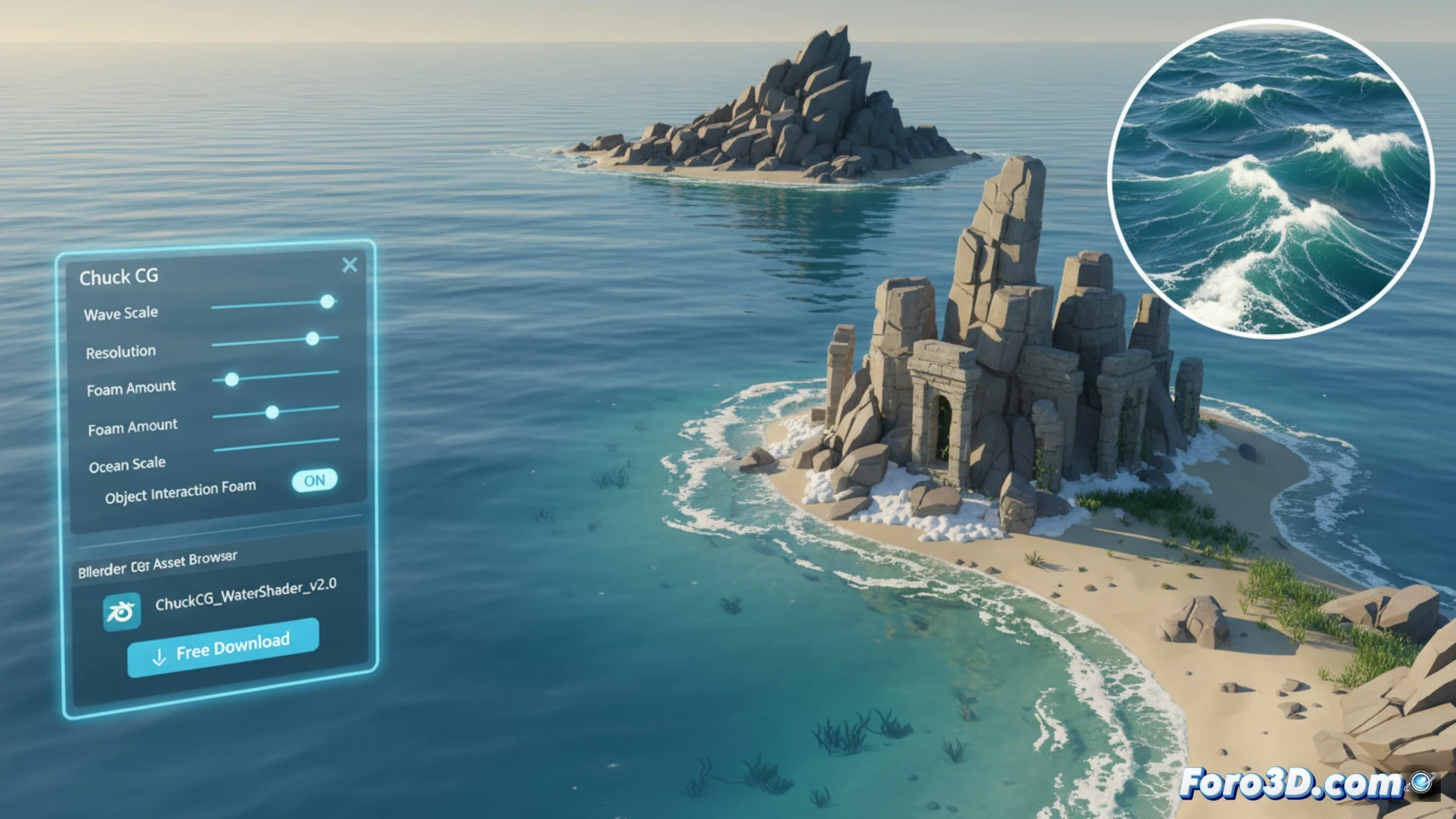Open the circular ocean waves preview
The height and width of the screenshot is (819, 1456).
coord(1270,178)
